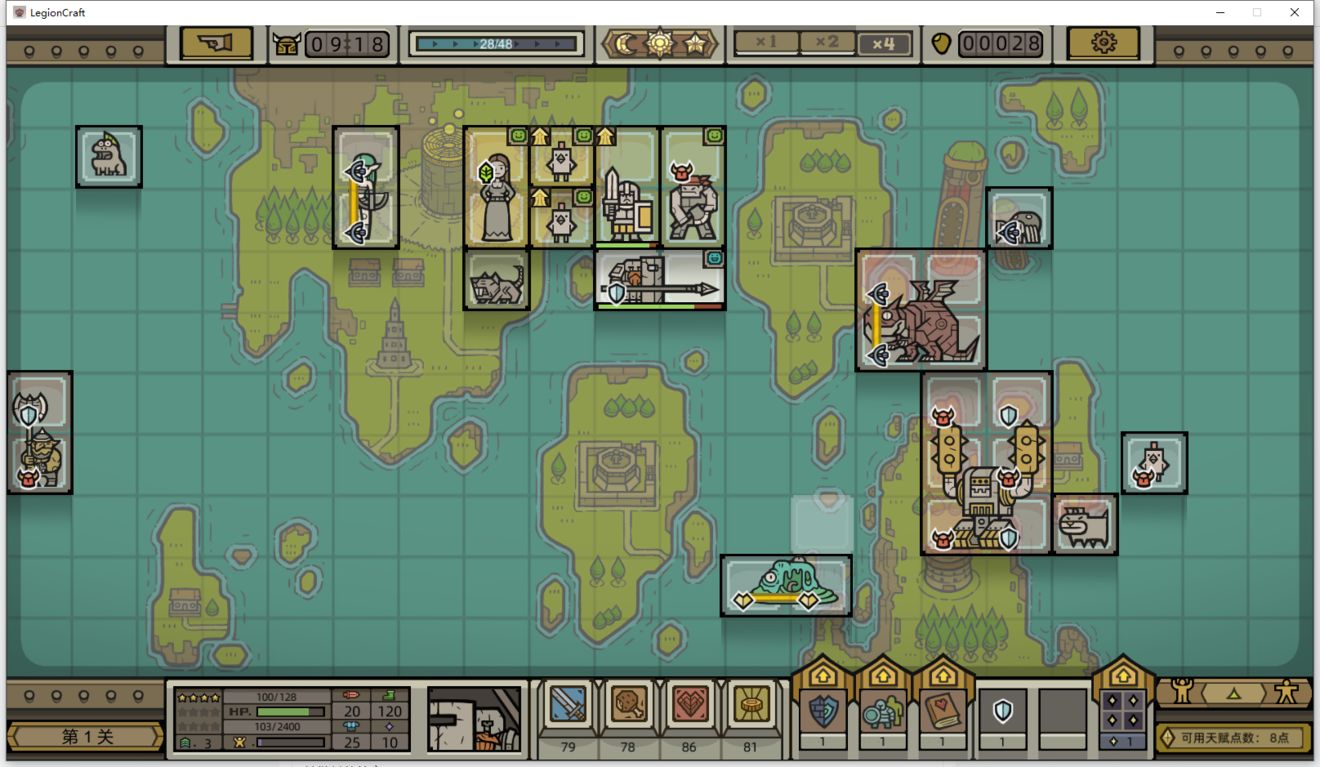Select the white shield skill slot
The height and width of the screenshot is (767, 1320).
(x=1002, y=711)
